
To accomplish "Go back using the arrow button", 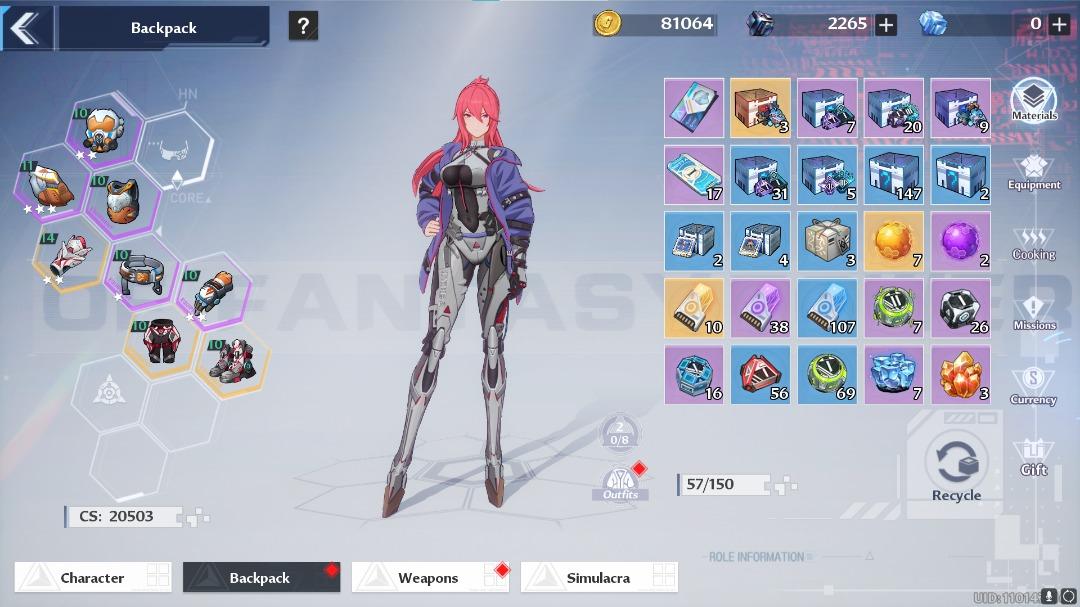I will pyautogui.click(x=24, y=27).
